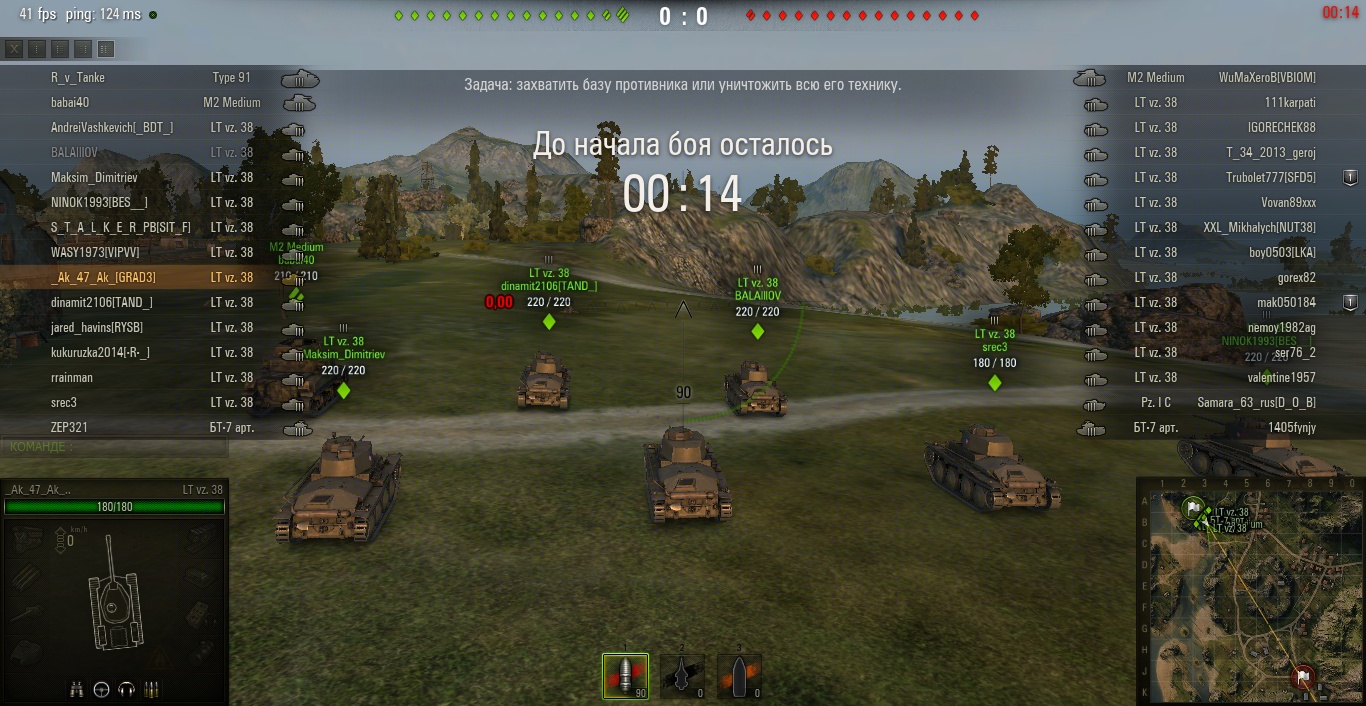
Task: Select enemy WuMaXeroB[VBIOM] in the list
Action: click(x=1220, y=78)
